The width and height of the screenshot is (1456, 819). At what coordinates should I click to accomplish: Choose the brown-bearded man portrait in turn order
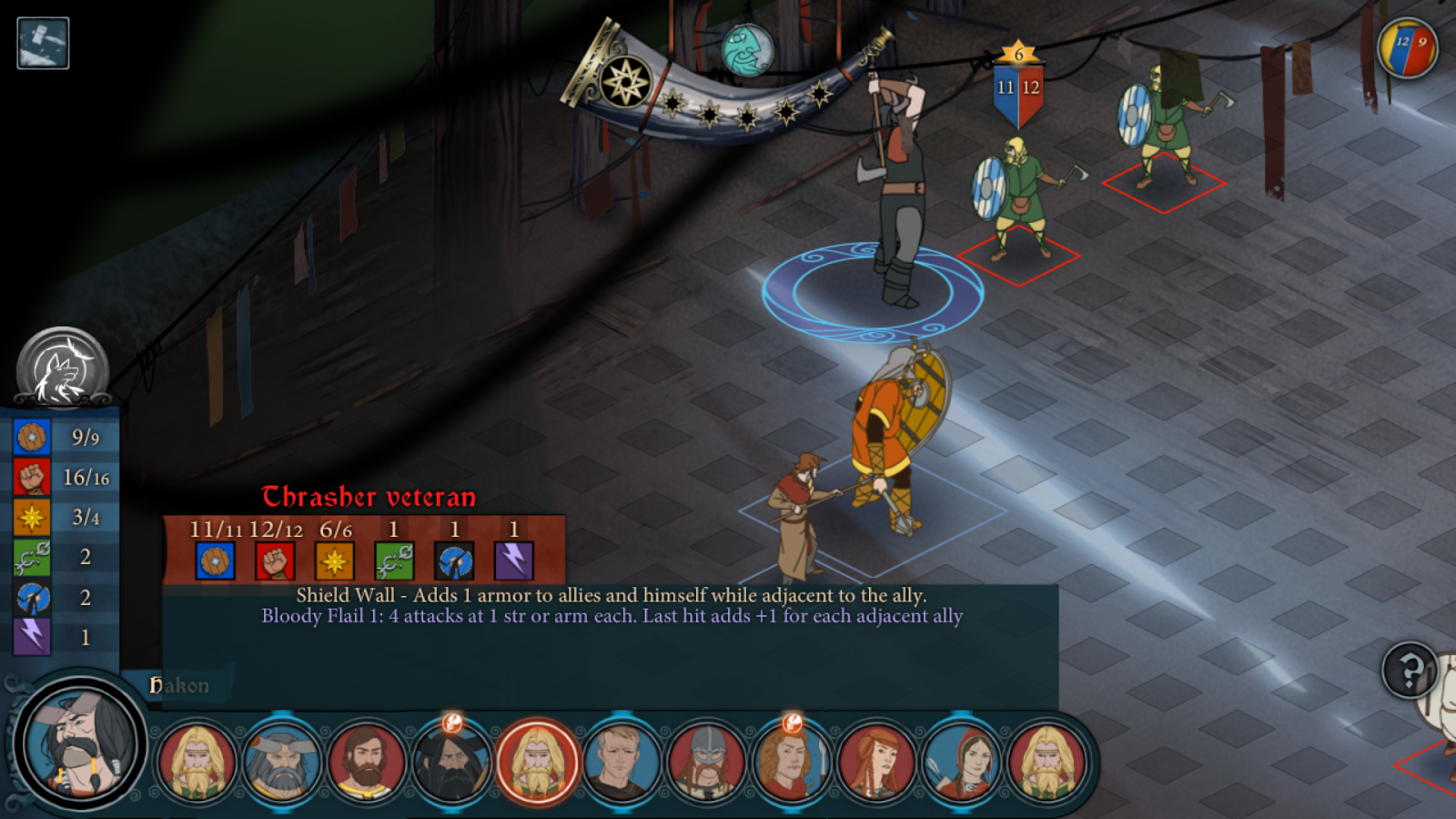coord(366,761)
